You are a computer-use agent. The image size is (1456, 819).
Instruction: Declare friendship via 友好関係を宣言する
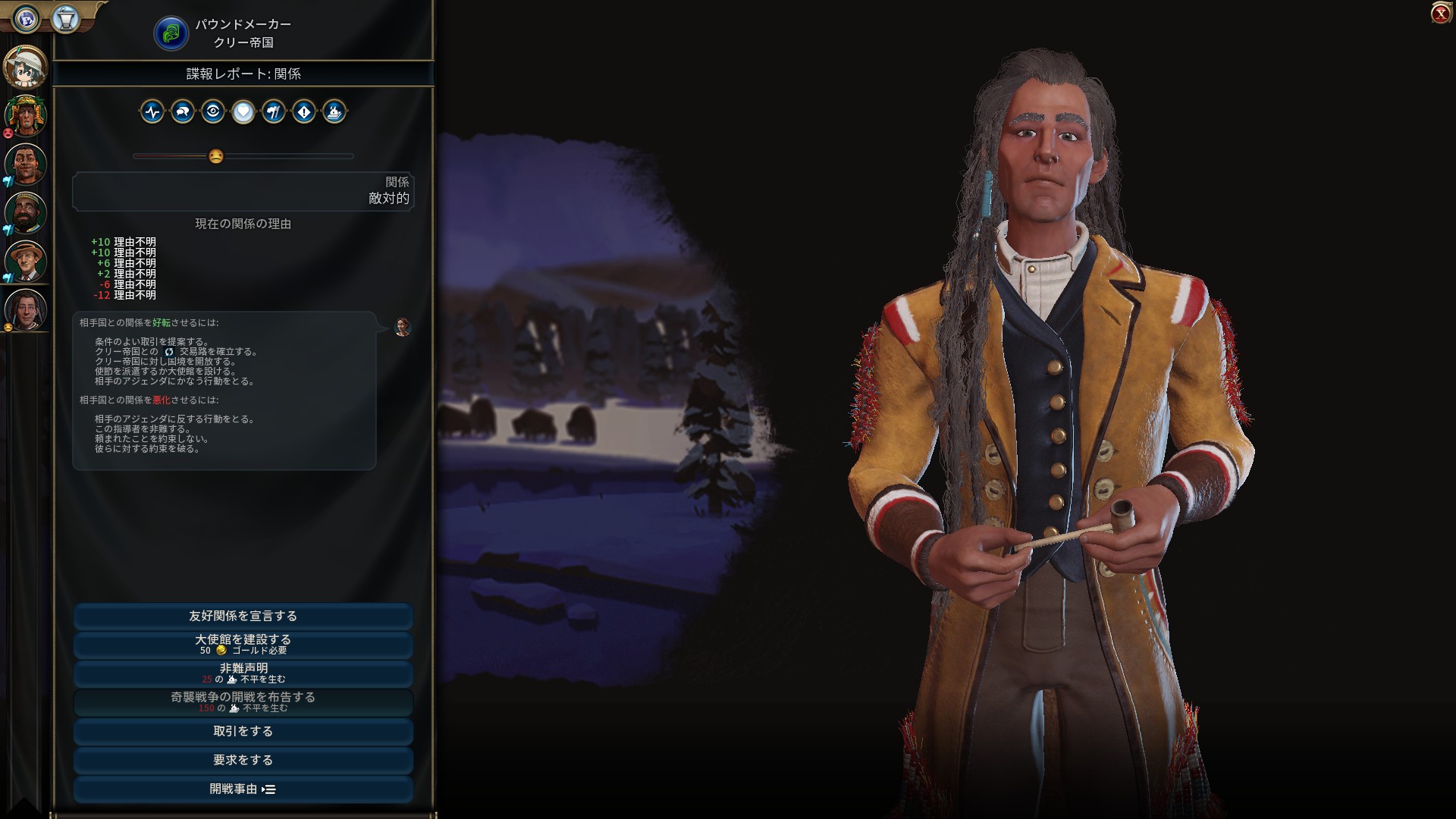click(243, 617)
